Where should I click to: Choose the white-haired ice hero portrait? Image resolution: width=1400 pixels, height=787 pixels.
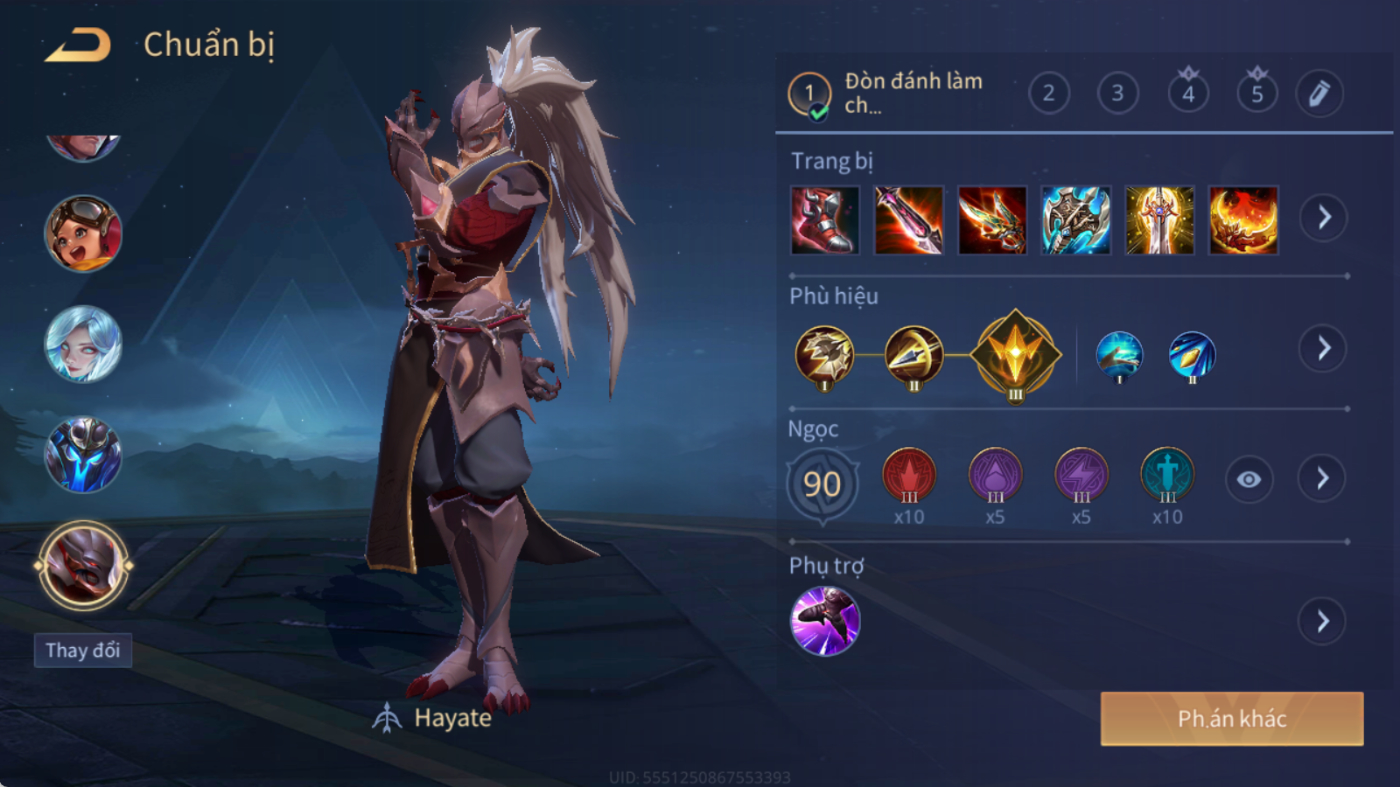coord(83,344)
